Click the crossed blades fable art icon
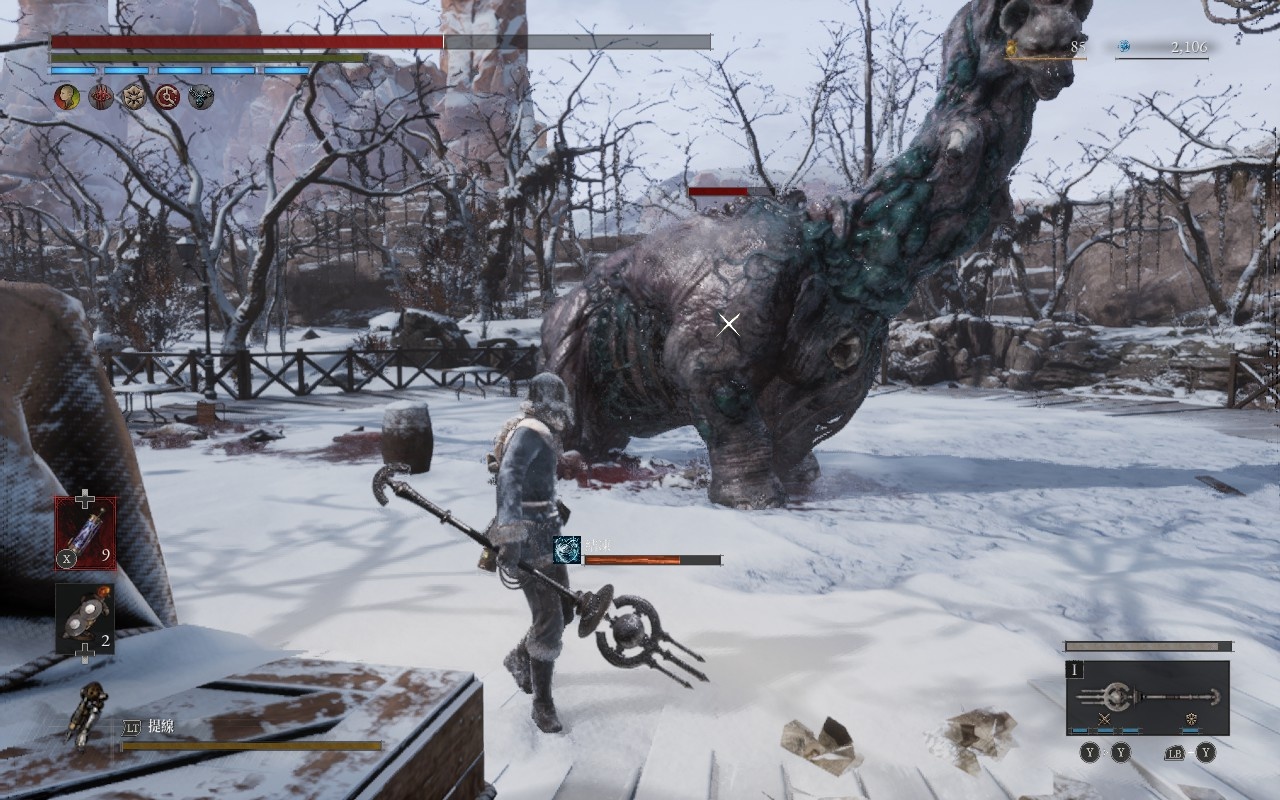 [x=1104, y=719]
